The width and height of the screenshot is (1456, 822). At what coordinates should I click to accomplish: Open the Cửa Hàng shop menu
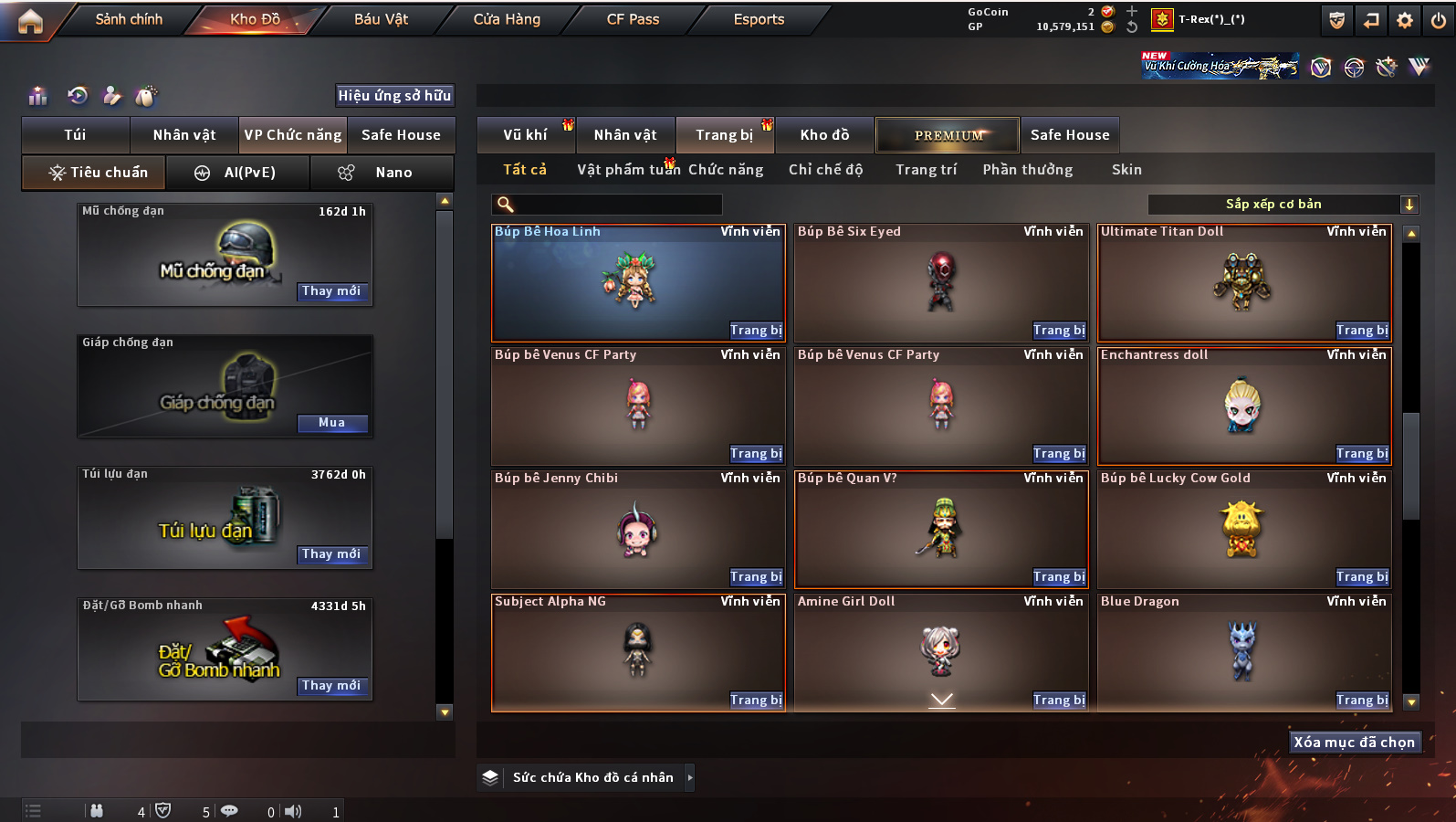click(x=507, y=19)
